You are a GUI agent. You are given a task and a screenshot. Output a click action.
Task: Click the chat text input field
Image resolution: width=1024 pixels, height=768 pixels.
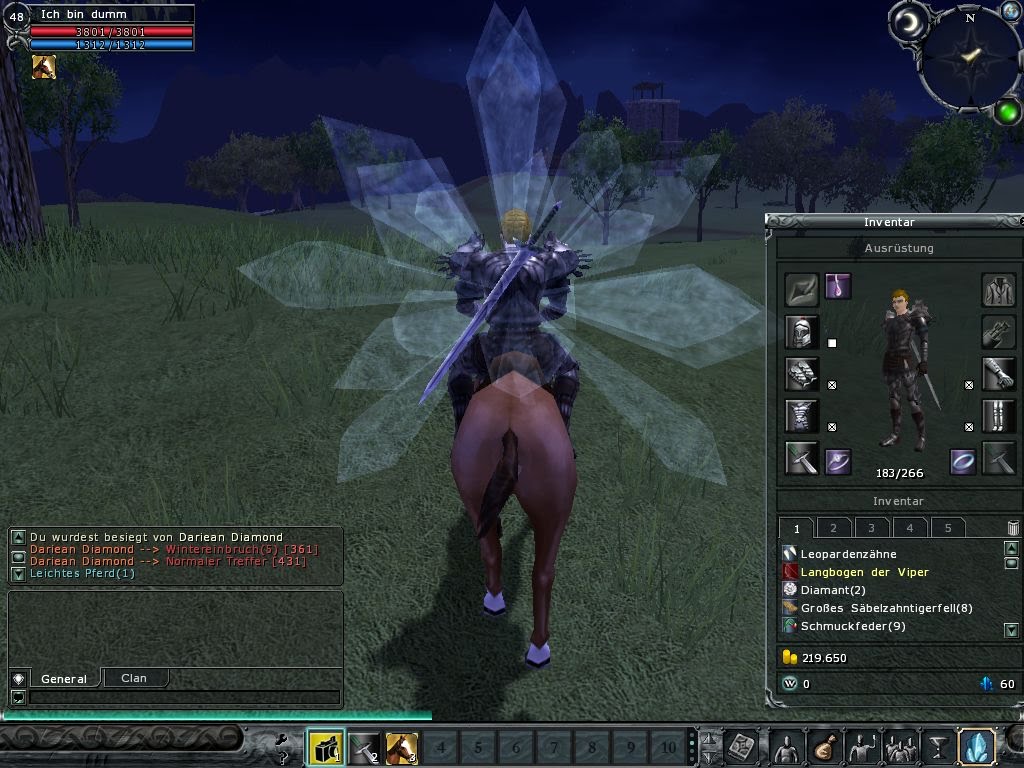click(184, 697)
